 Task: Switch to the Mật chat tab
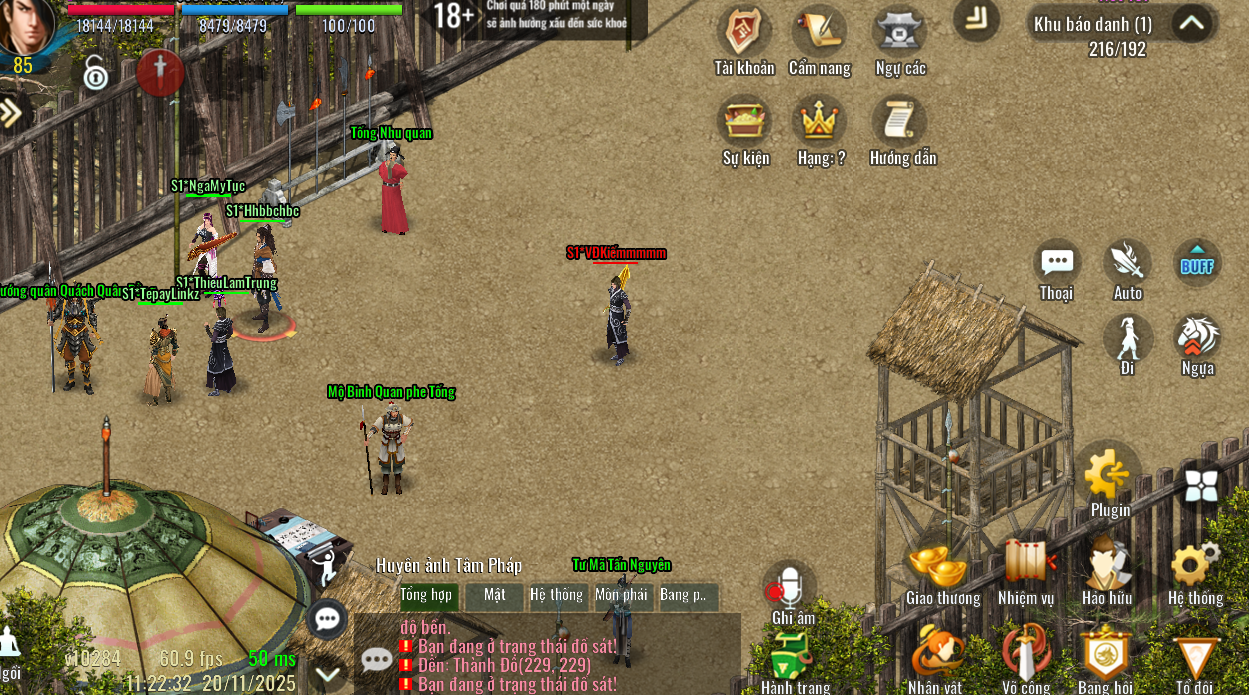tap(495, 595)
